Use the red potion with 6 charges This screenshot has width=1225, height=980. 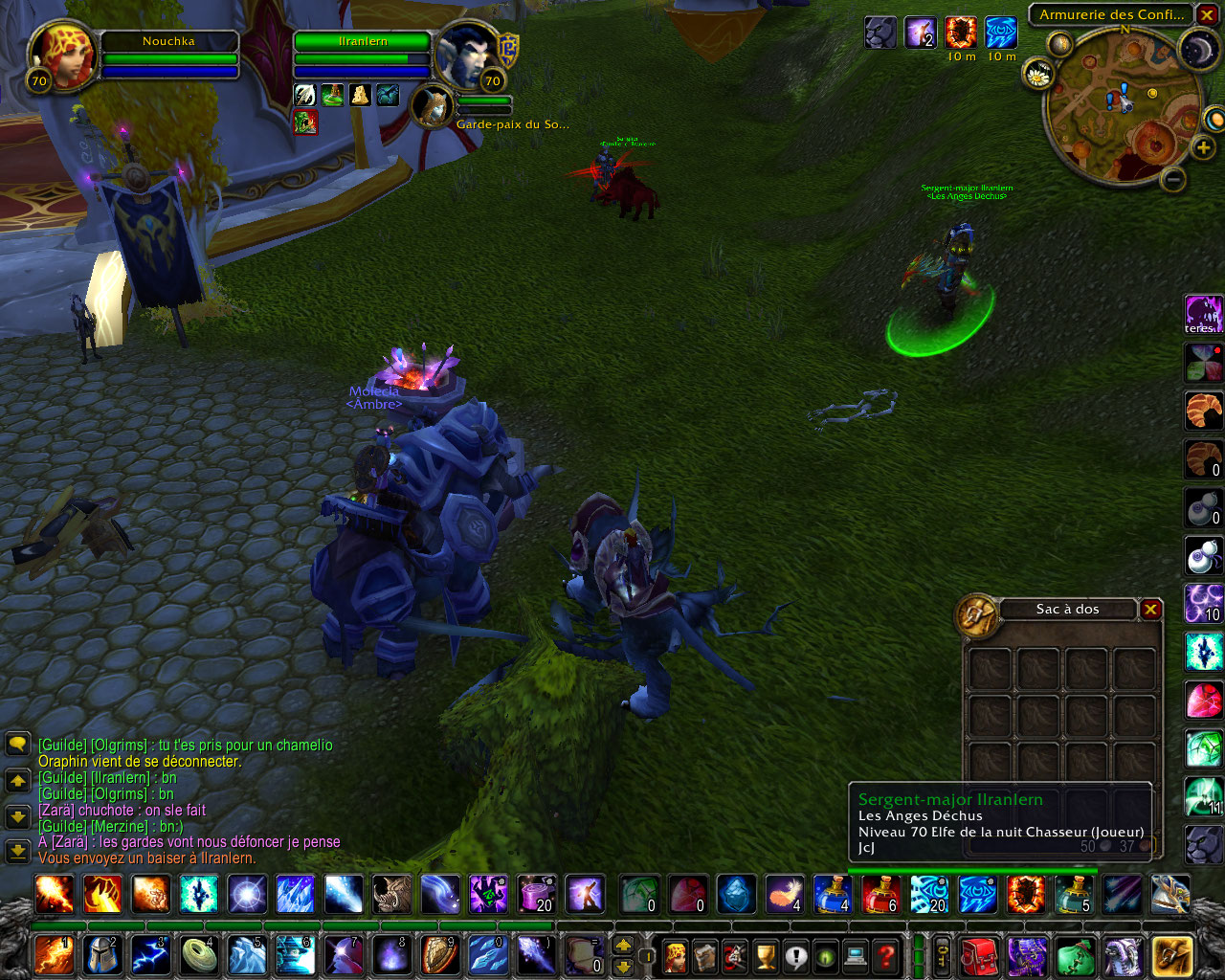pyautogui.click(x=881, y=895)
